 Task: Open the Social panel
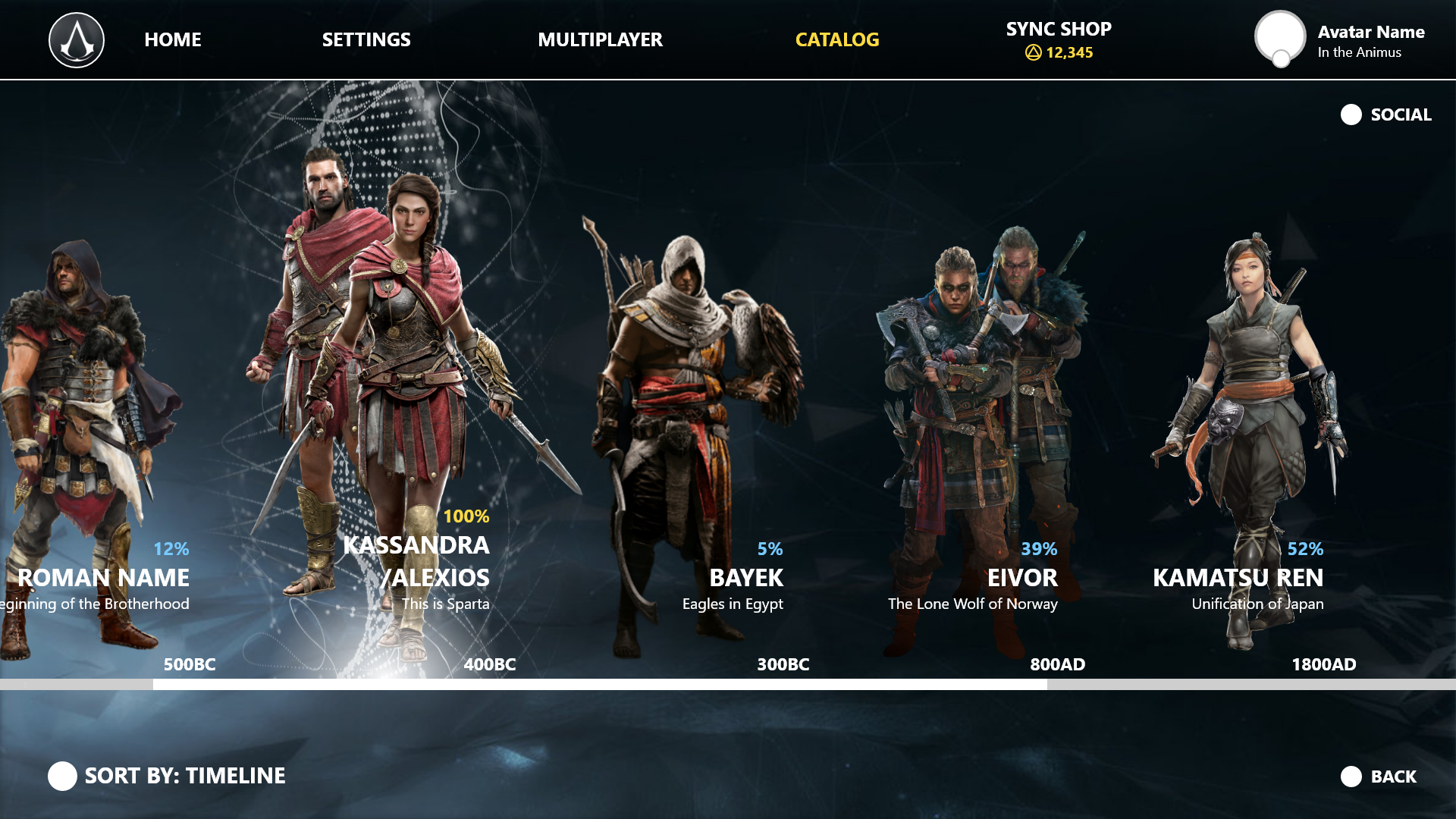click(x=1386, y=115)
